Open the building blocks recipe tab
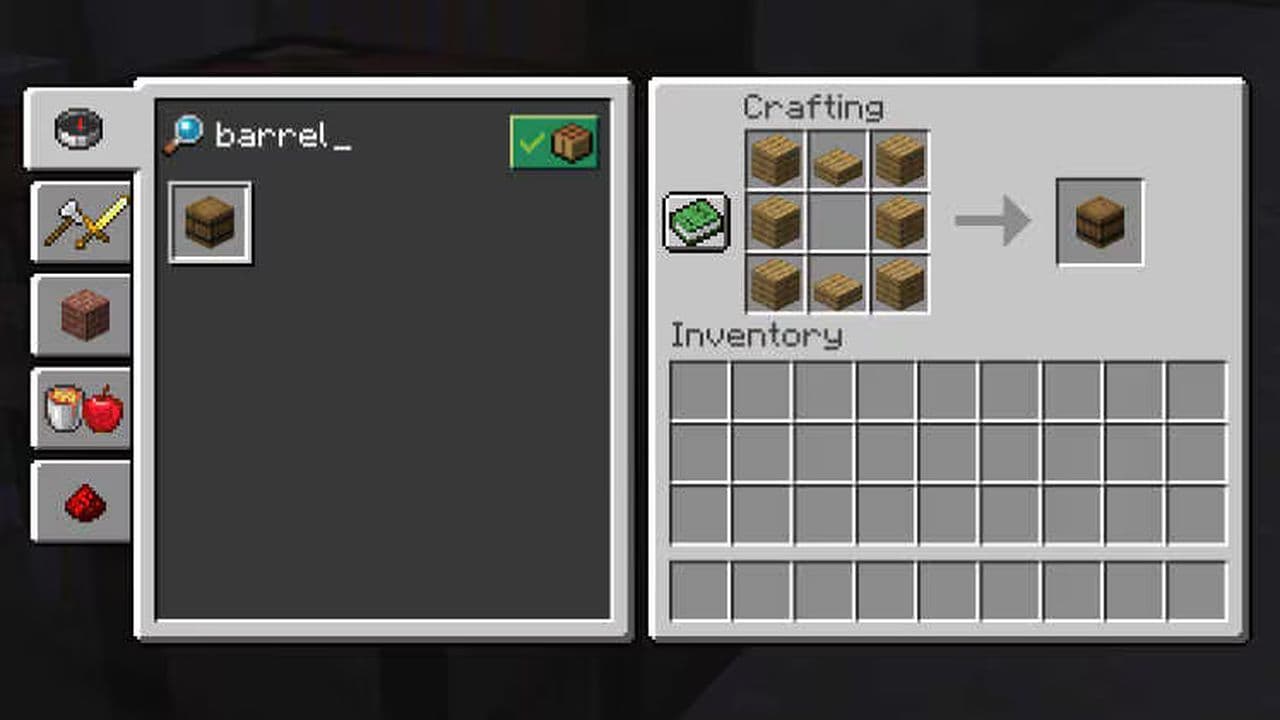 pyautogui.click(x=82, y=315)
